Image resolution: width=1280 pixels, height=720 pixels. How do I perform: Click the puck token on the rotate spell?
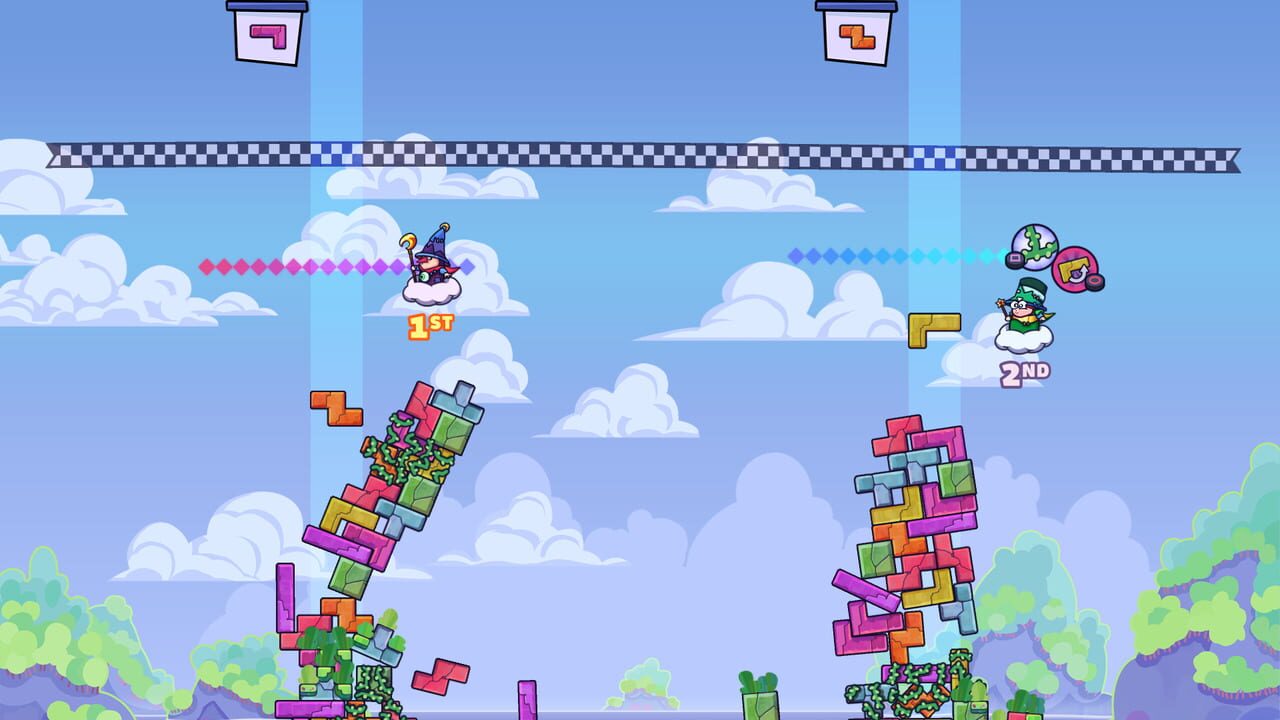[1094, 281]
